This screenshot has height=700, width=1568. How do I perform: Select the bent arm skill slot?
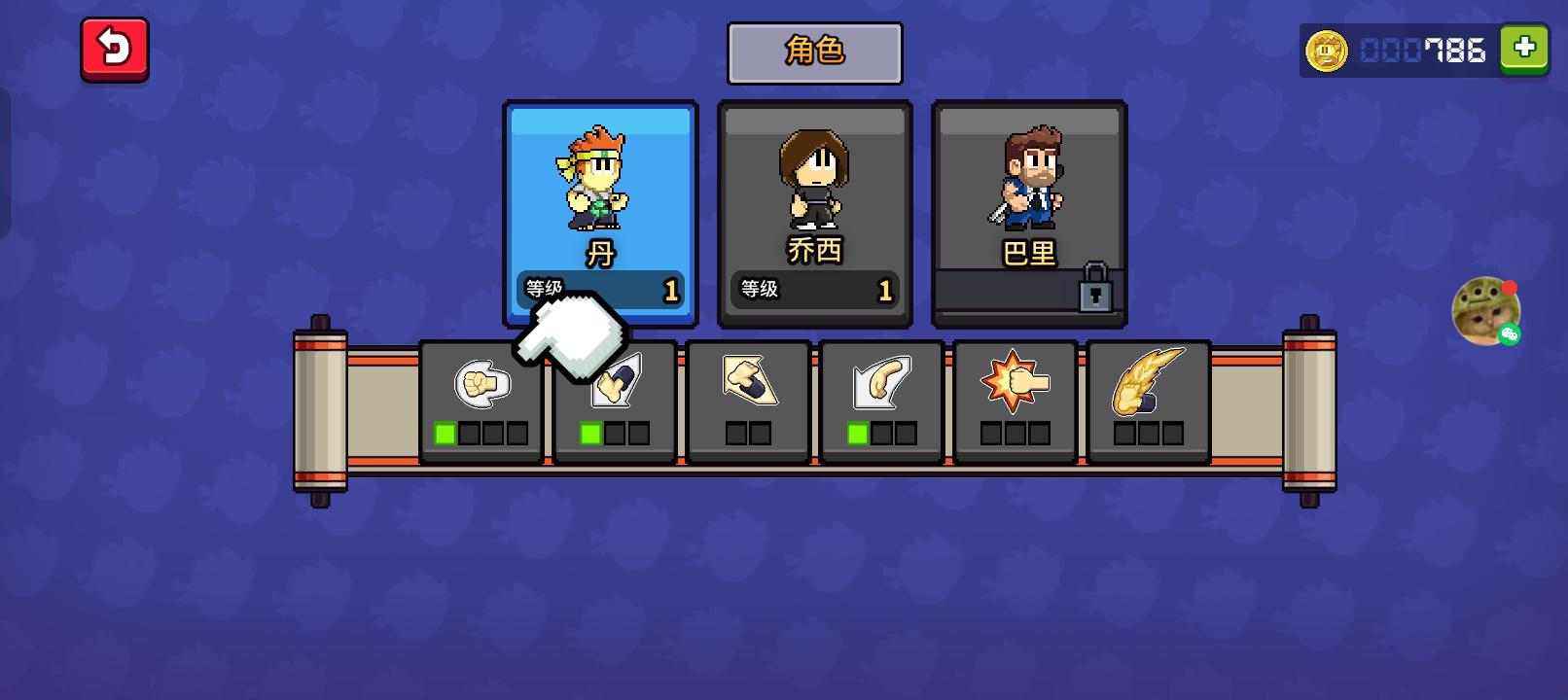(x=881, y=401)
